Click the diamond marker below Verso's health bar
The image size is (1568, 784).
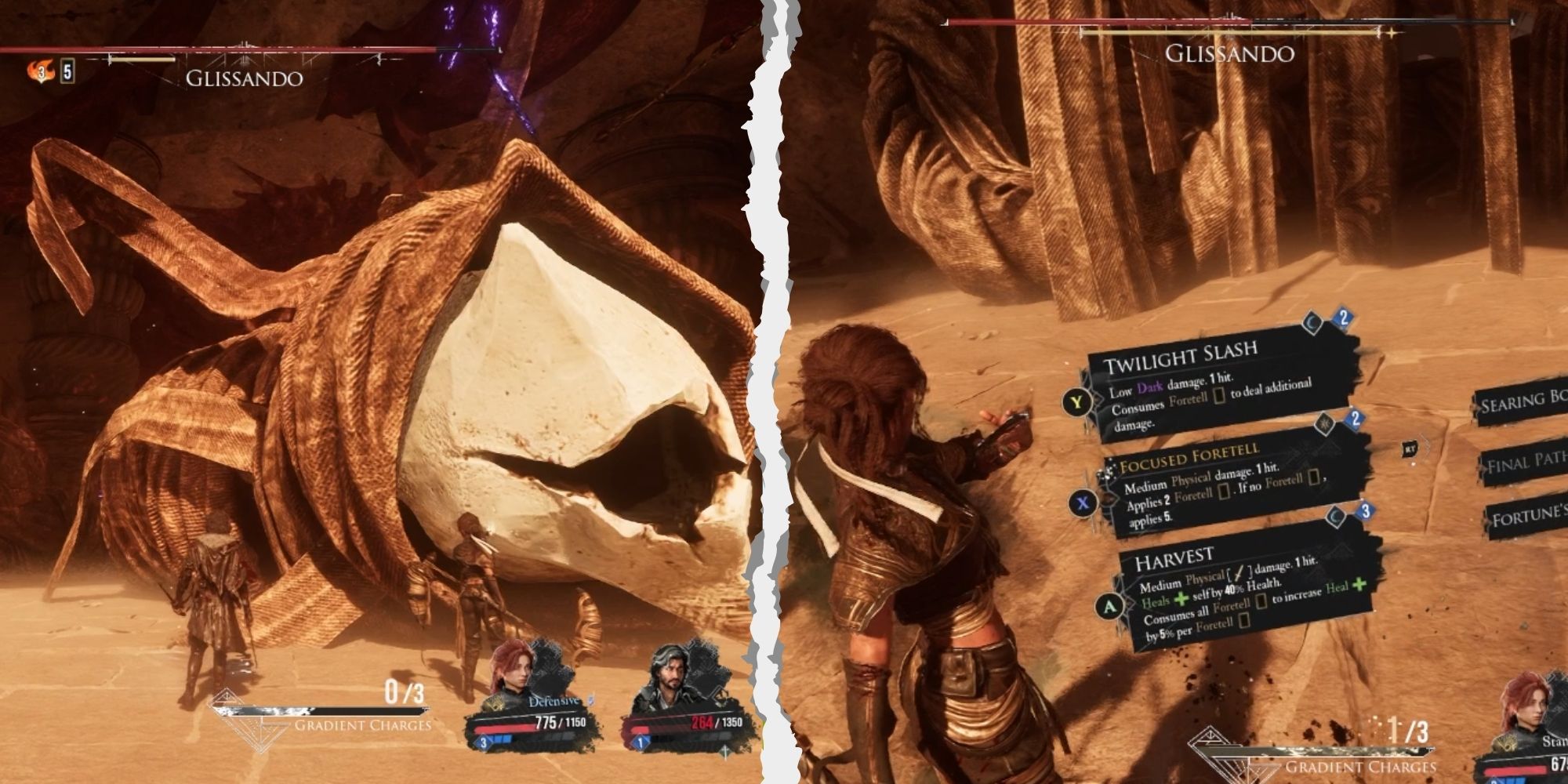tap(724, 751)
